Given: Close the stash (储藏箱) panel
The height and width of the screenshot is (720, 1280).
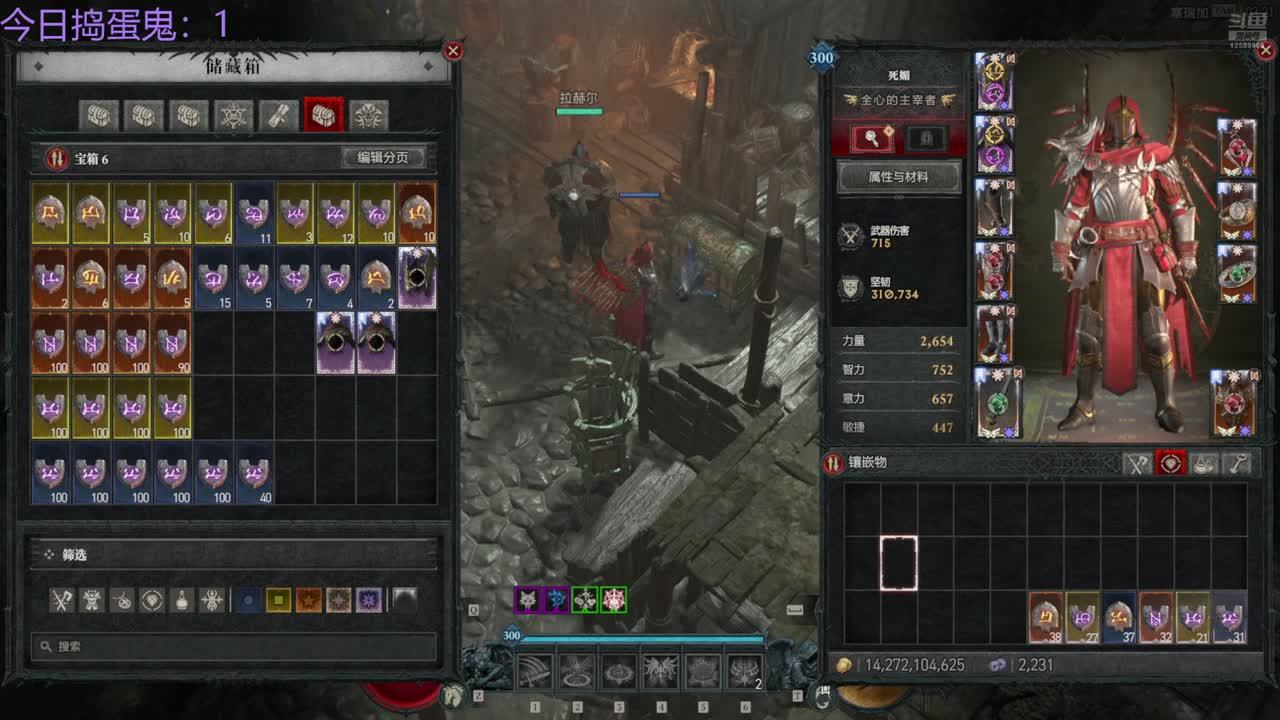Looking at the screenshot, I should 453,51.
